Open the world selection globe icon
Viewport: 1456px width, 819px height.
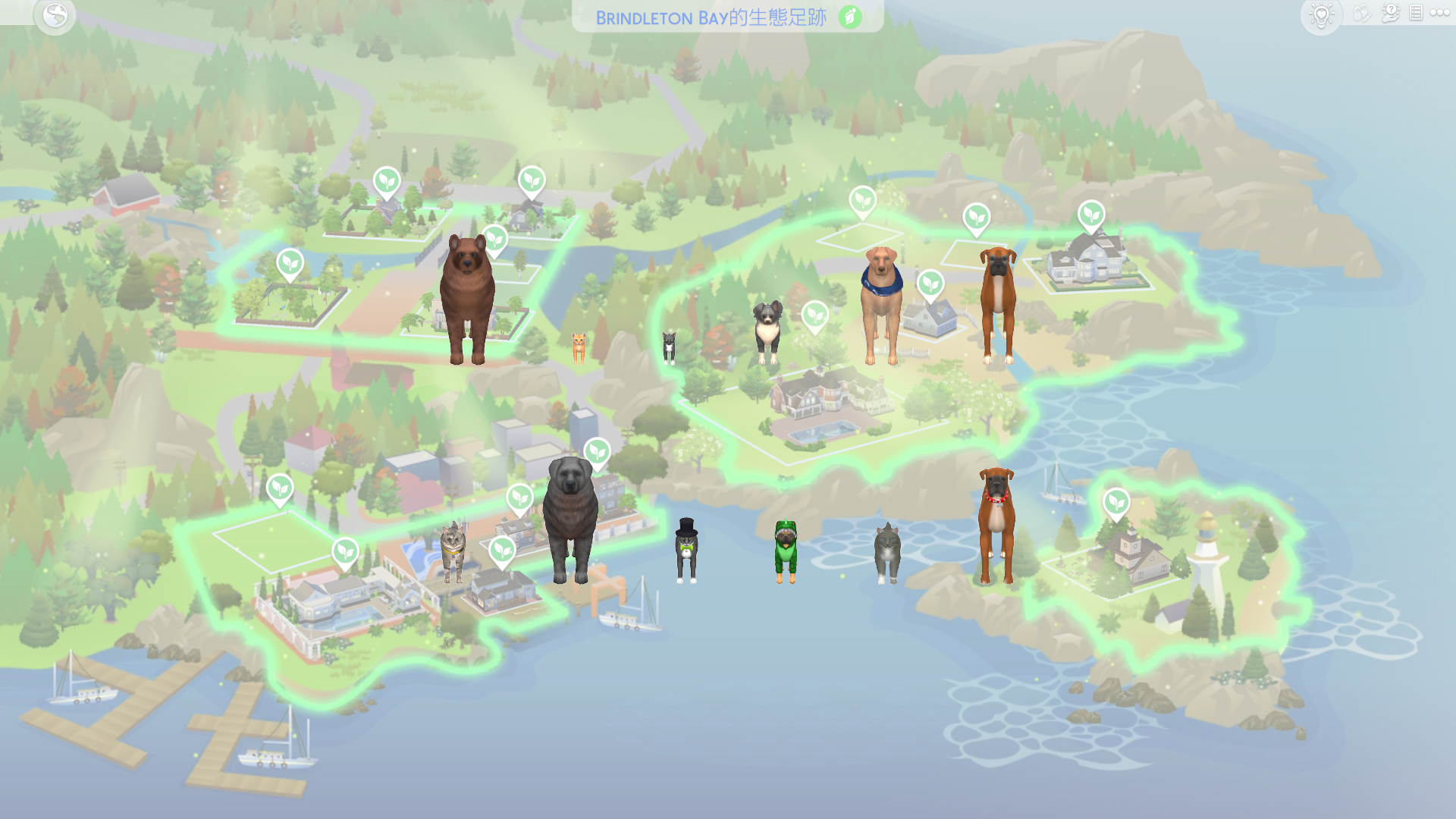pyautogui.click(x=55, y=15)
